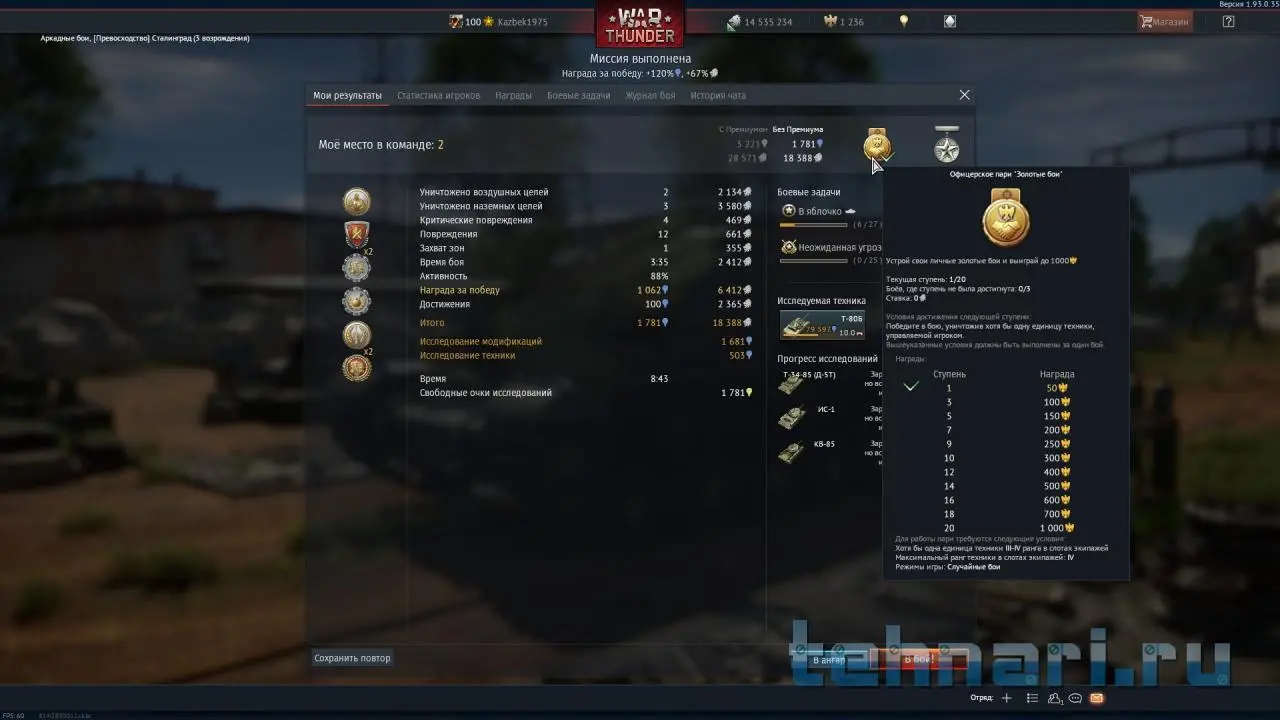Click the silver star medal icon
The width and height of the screenshot is (1280, 720).
(x=946, y=146)
